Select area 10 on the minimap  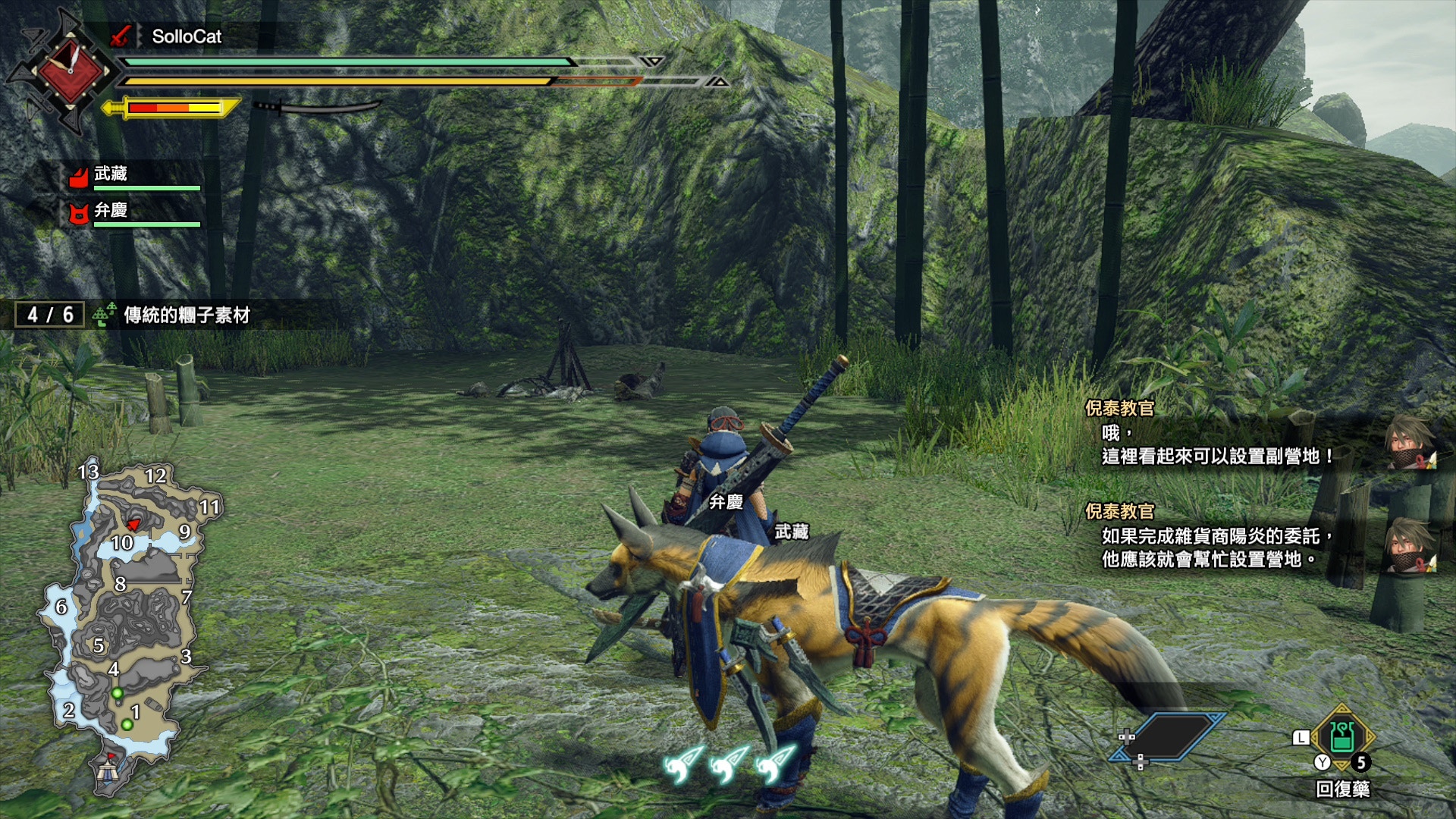point(122,543)
